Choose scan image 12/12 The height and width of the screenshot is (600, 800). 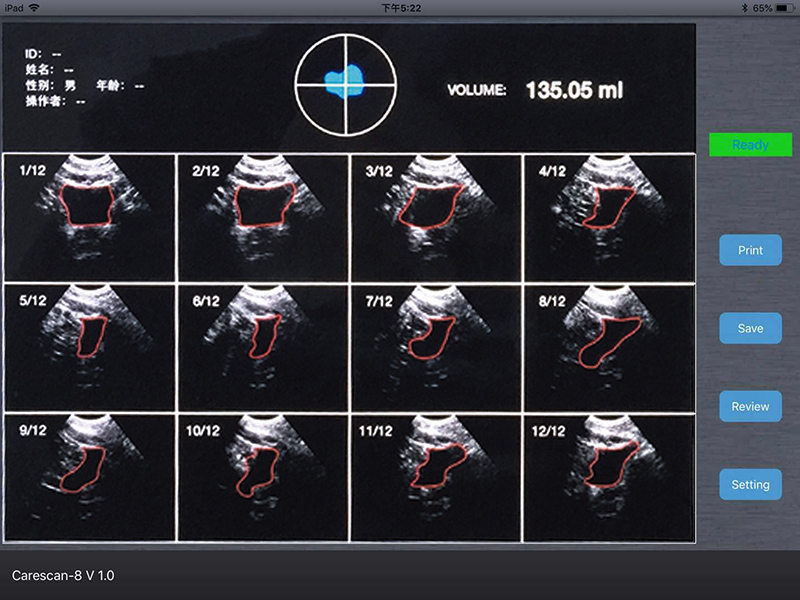[x=609, y=478]
